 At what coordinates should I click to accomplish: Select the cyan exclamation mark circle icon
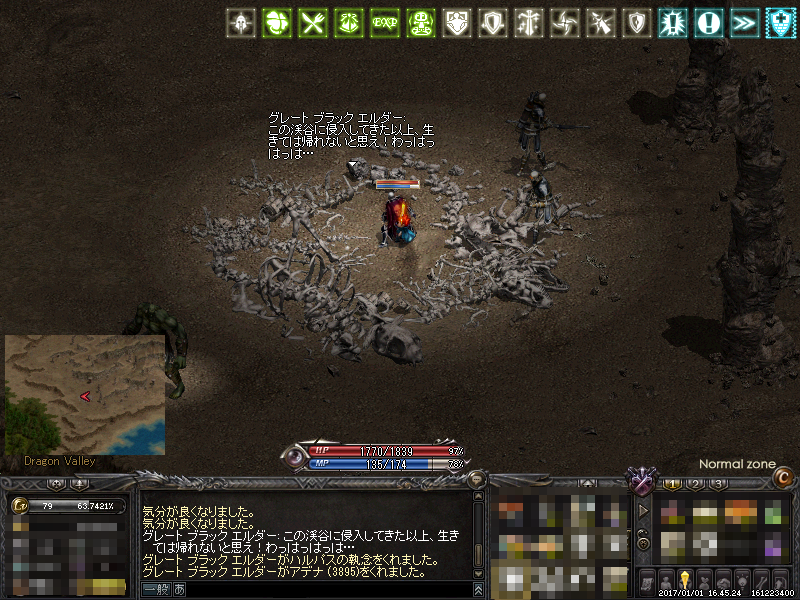(709, 23)
